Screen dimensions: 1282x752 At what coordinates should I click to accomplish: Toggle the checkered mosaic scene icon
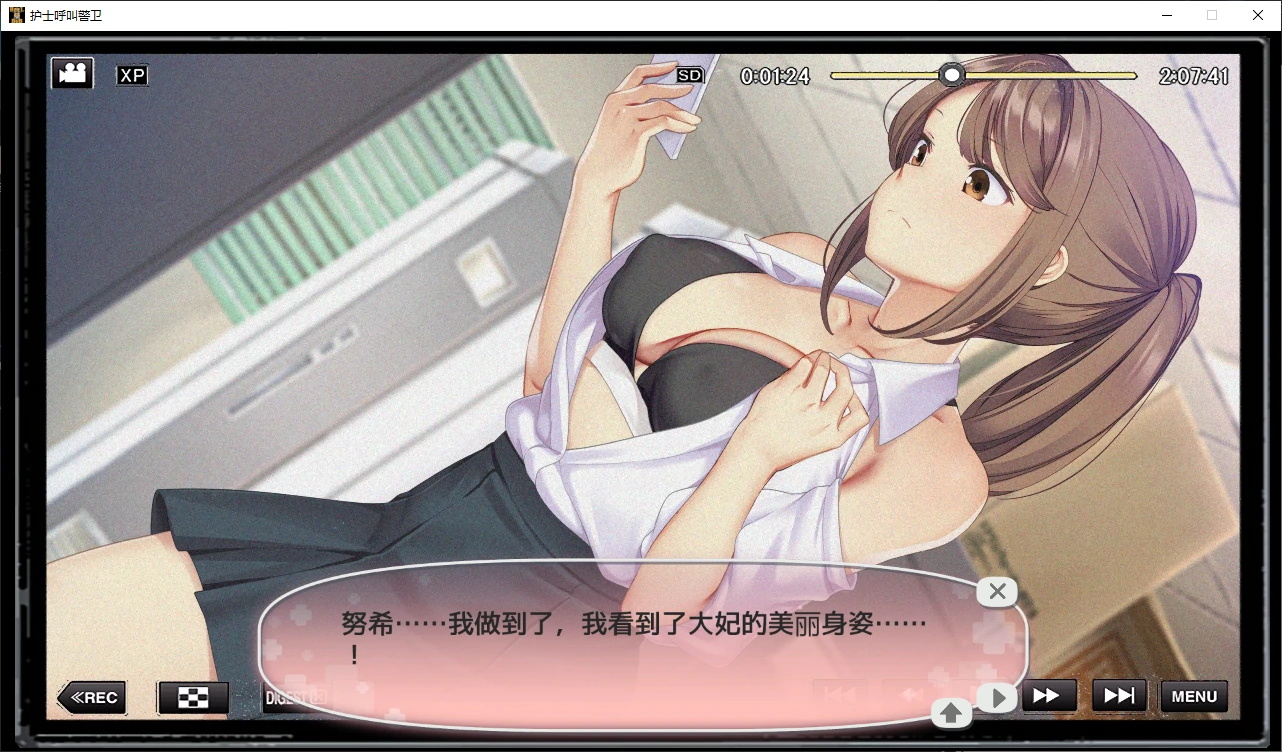[x=192, y=697]
